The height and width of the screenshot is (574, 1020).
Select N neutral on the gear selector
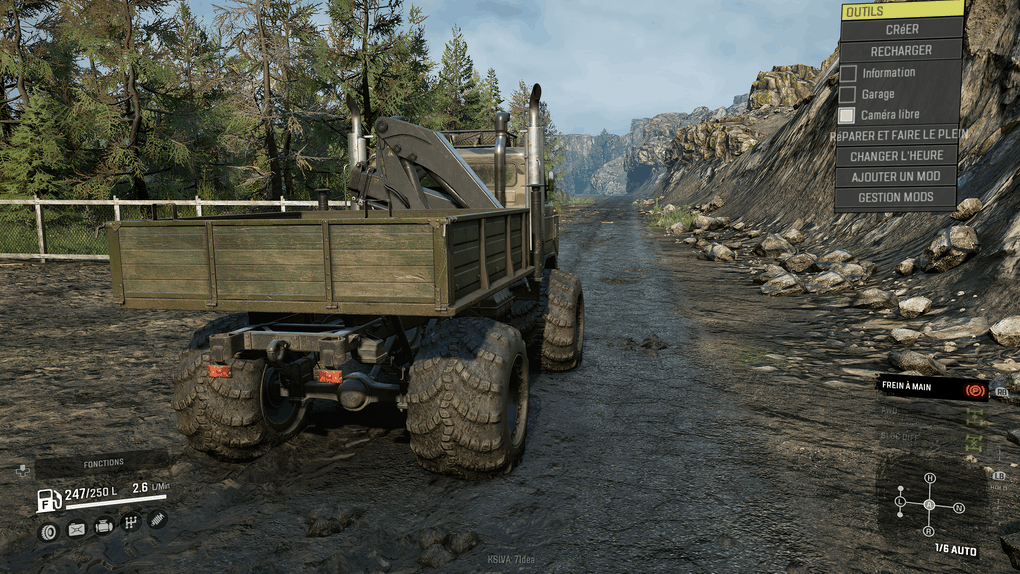[x=959, y=508]
